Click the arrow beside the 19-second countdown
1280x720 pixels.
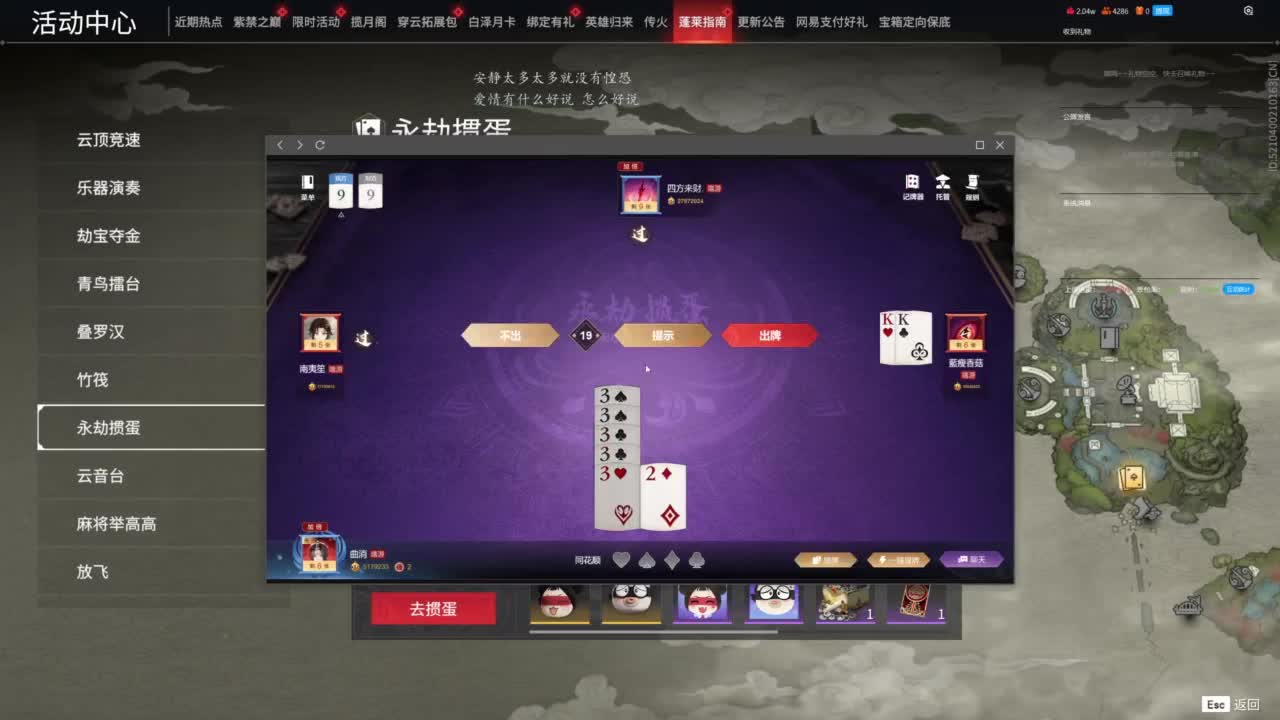pyautogui.click(x=600, y=335)
